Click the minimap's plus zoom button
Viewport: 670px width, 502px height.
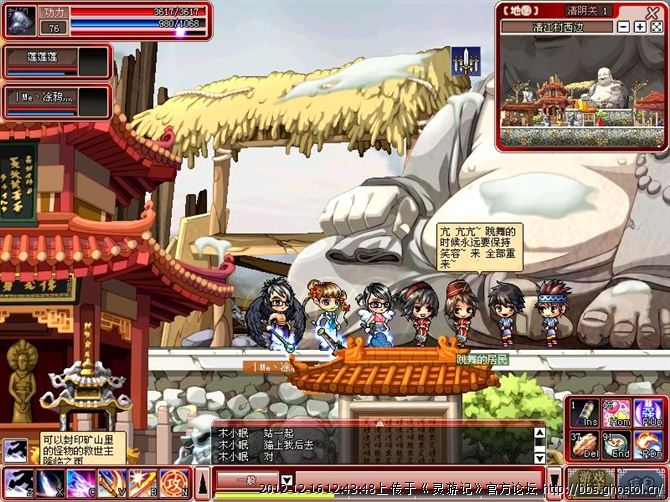[639, 27]
